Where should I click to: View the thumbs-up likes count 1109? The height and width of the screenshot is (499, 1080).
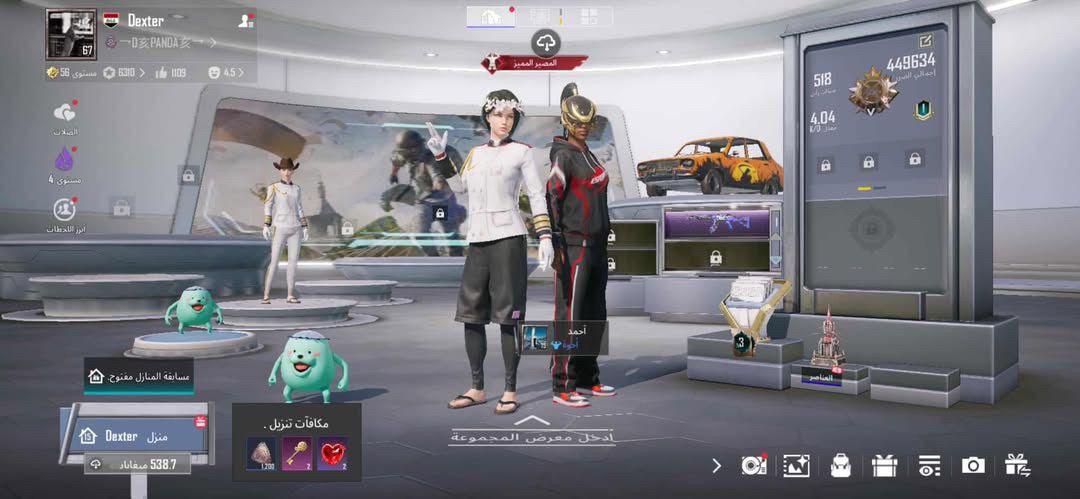point(170,73)
